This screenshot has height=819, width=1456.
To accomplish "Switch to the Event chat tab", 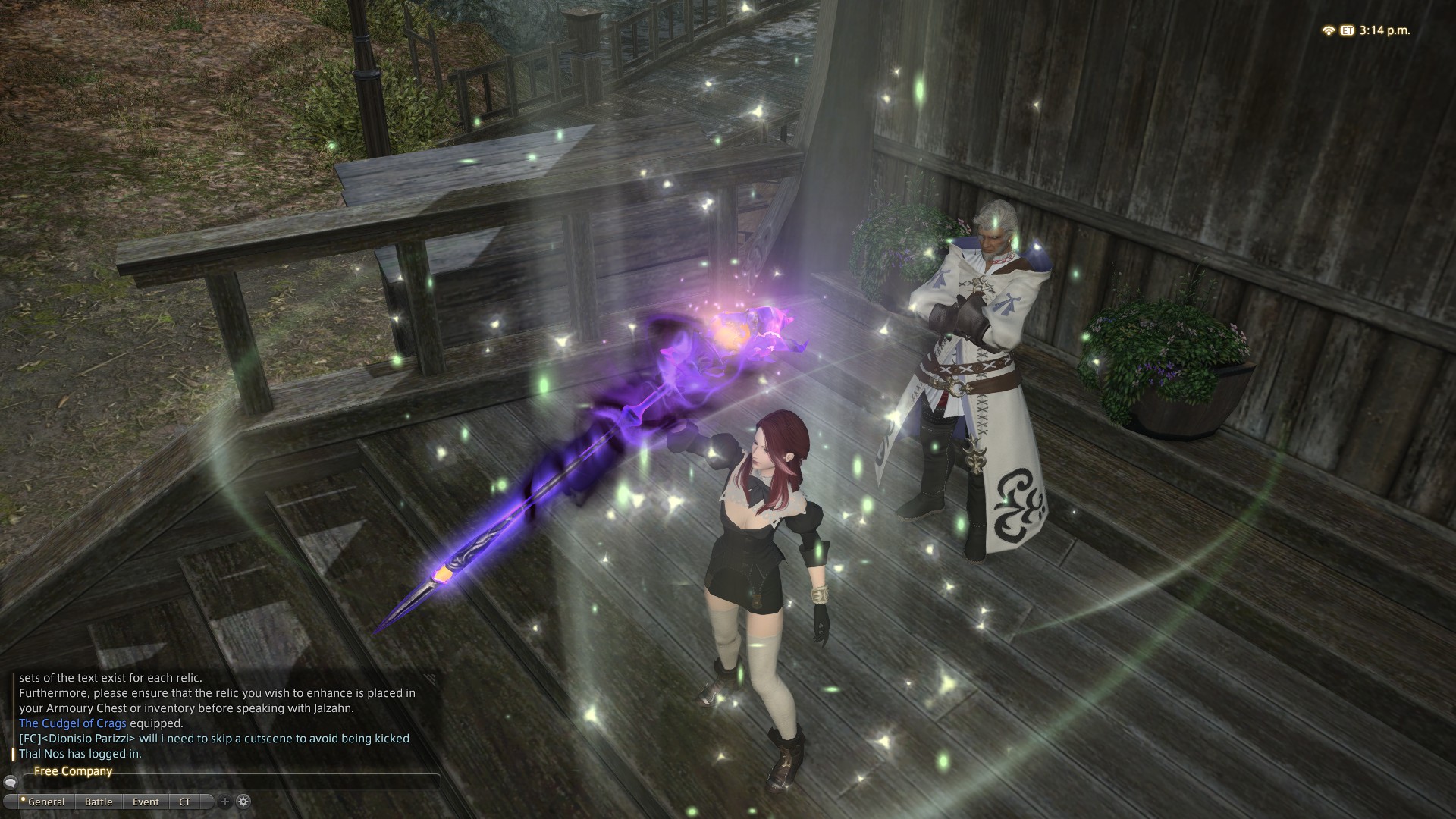I will pyautogui.click(x=146, y=802).
